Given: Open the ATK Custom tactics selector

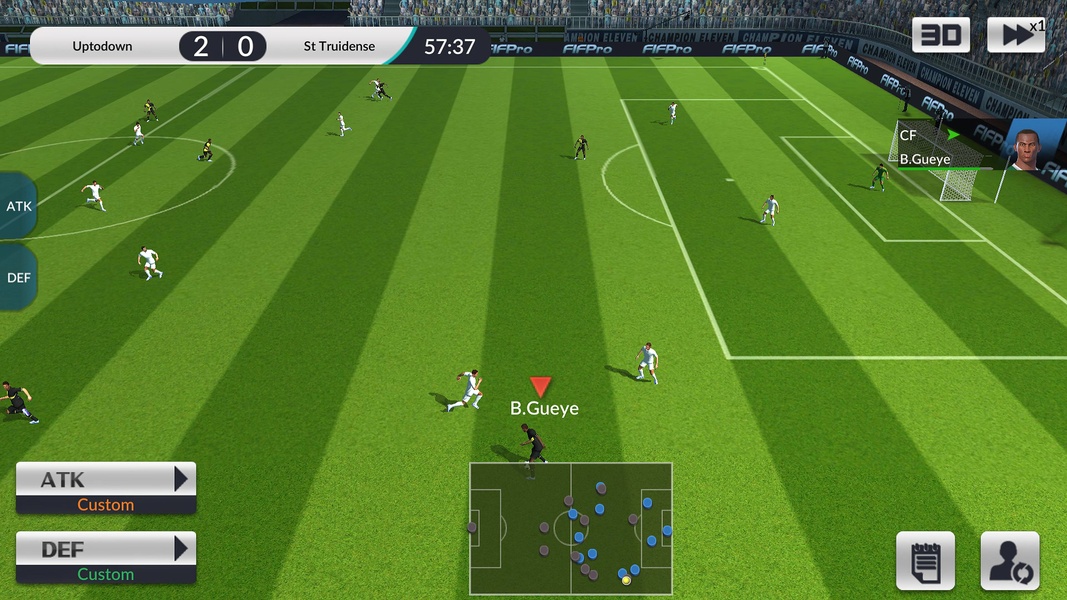Looking at the screenshot, I should (x=106, y=488).
